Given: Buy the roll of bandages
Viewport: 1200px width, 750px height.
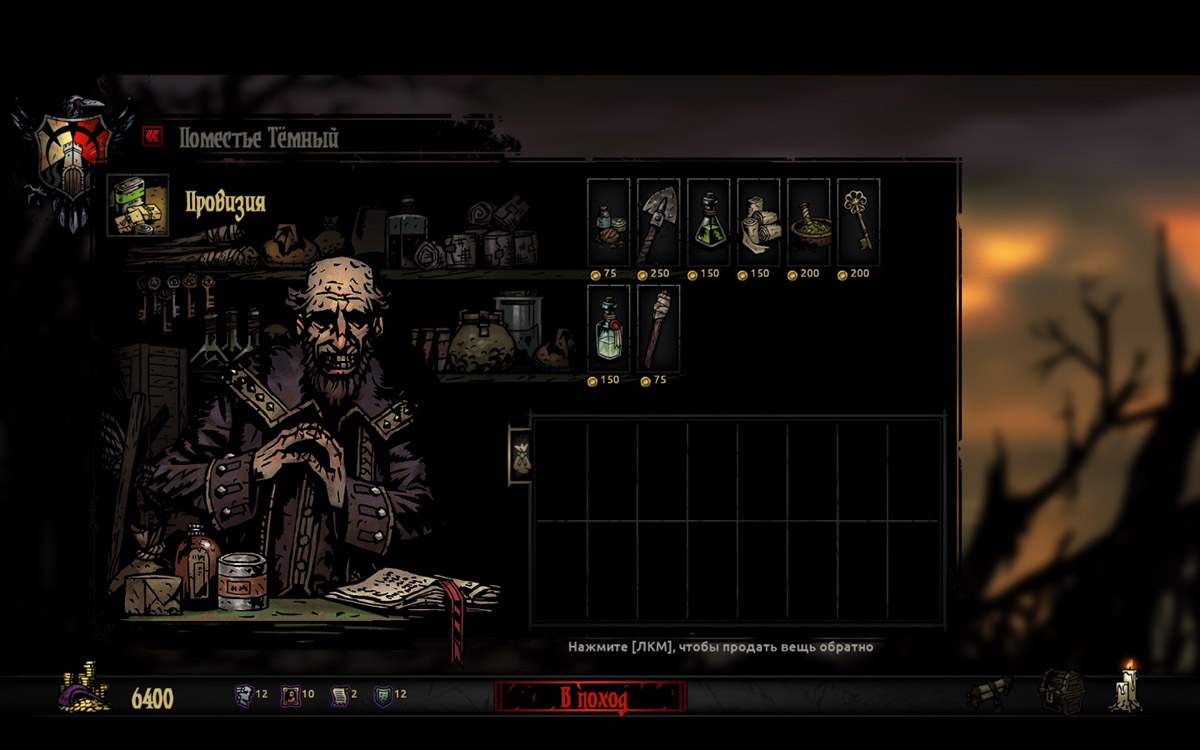Looking at the screenshot, I should tap(758, 222).
